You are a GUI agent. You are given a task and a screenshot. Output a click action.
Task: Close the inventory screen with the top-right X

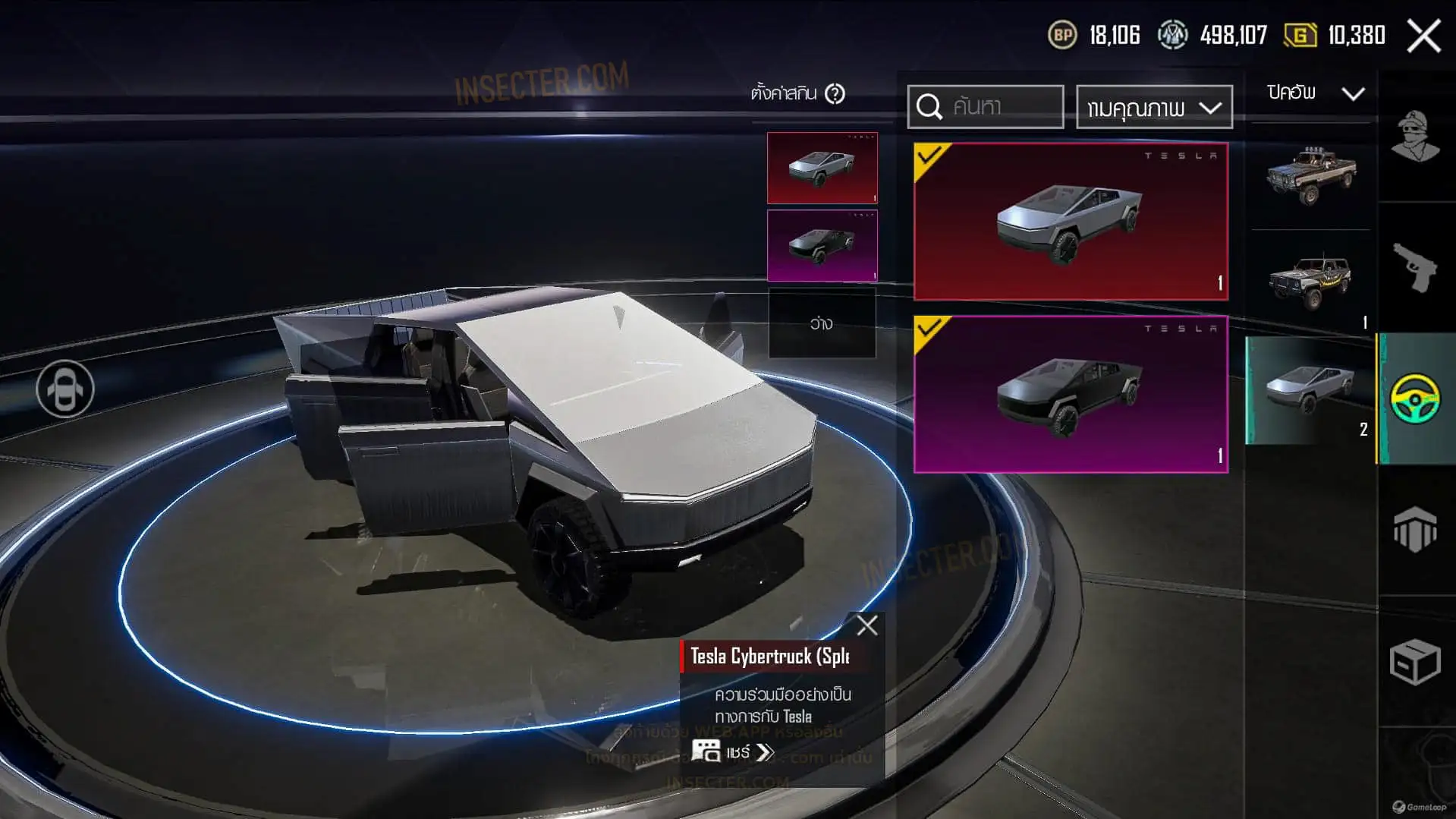coord(1423,36)
